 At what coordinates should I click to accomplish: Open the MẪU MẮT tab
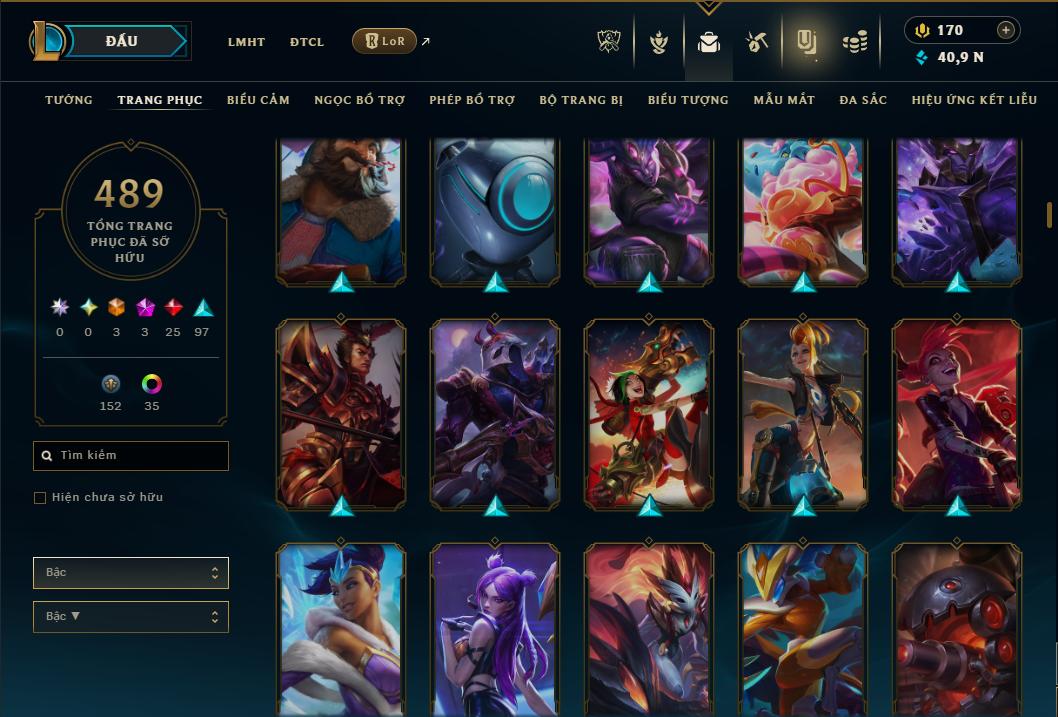(x=784, y=100)
